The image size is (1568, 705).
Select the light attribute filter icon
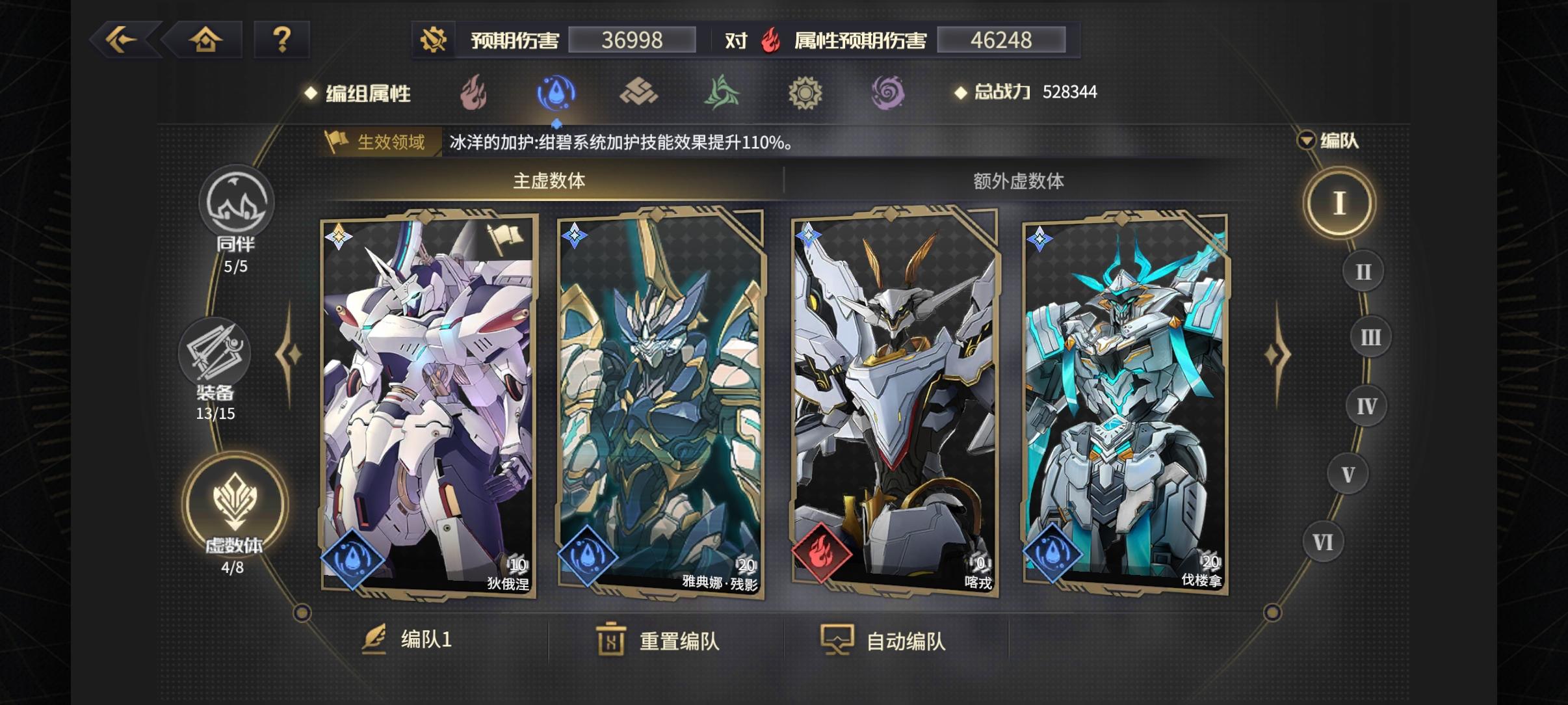(806, 92)
